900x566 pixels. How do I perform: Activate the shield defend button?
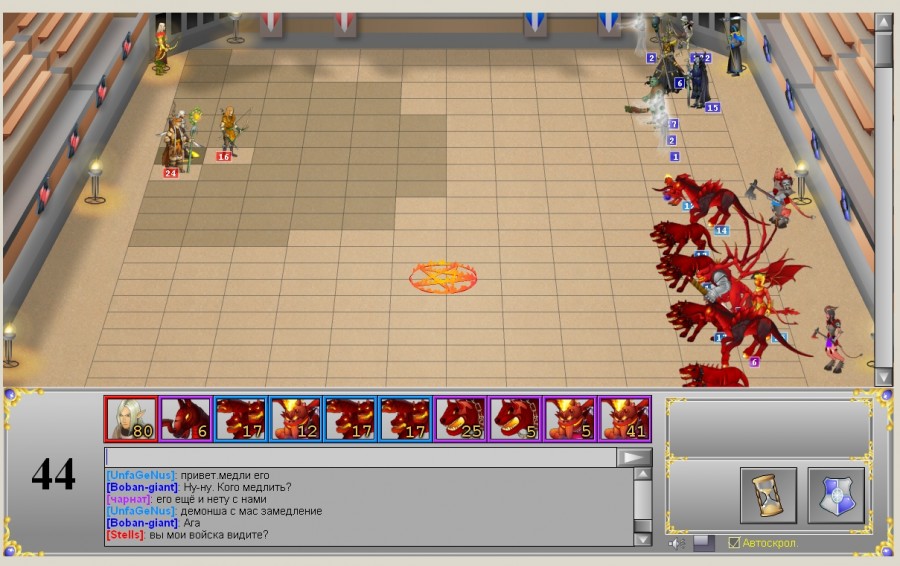click(836, 495)
